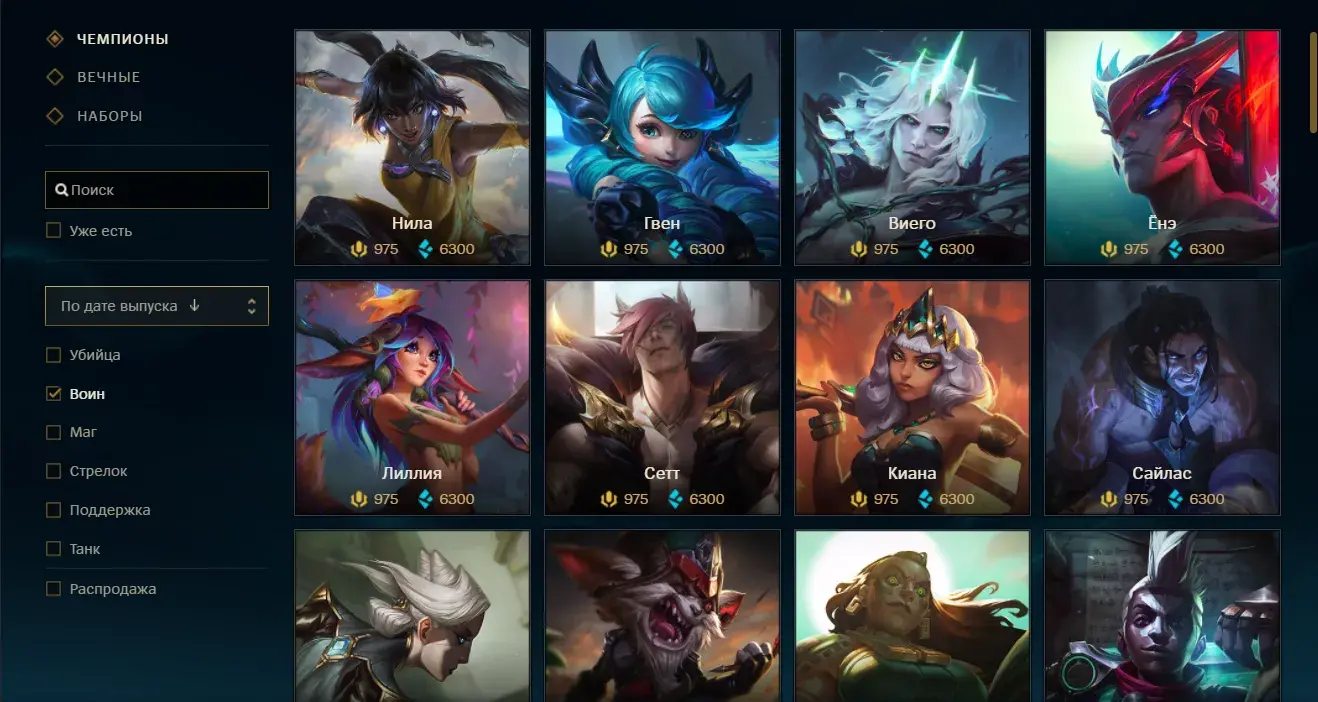Click the Поиск search field
The height and width of the screenshot is (702, 1318).
[157, 190]
